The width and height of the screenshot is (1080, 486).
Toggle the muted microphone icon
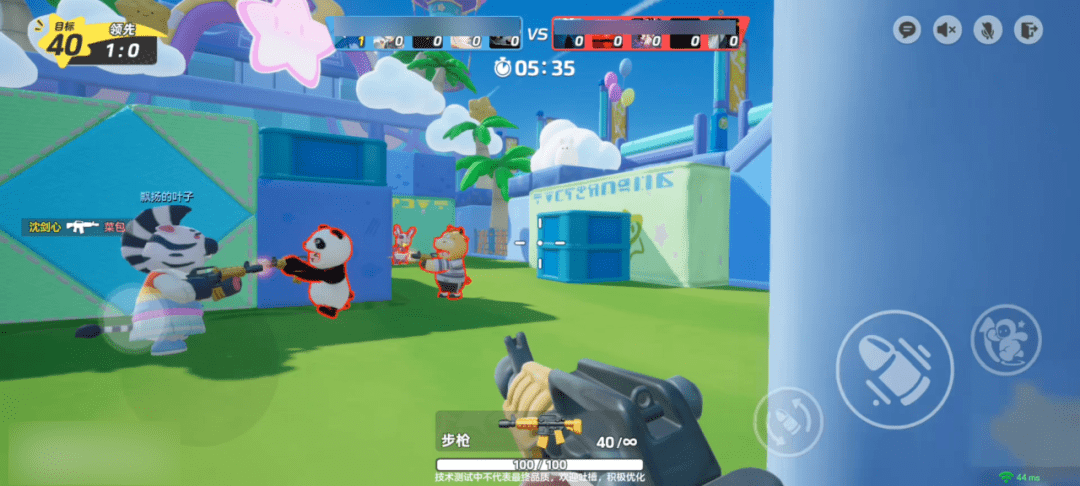point(987,30)
